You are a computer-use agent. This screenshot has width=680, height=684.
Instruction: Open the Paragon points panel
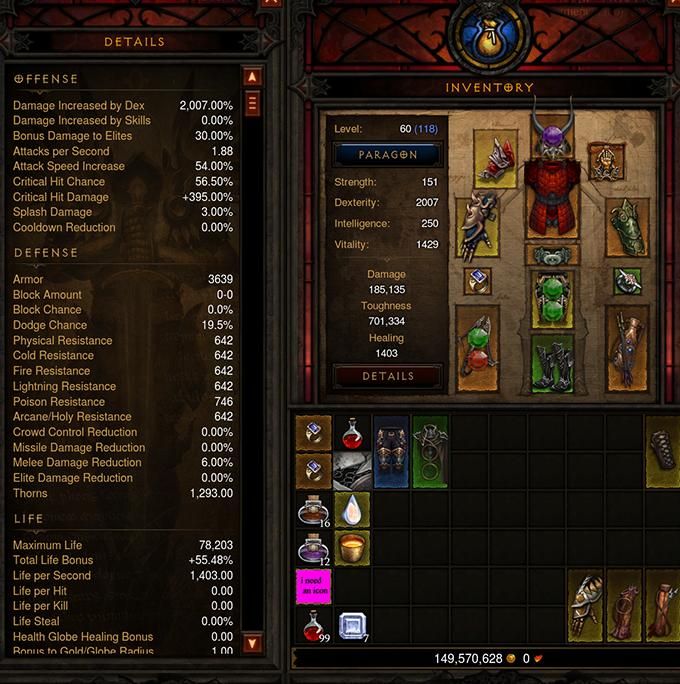point(388,155)
